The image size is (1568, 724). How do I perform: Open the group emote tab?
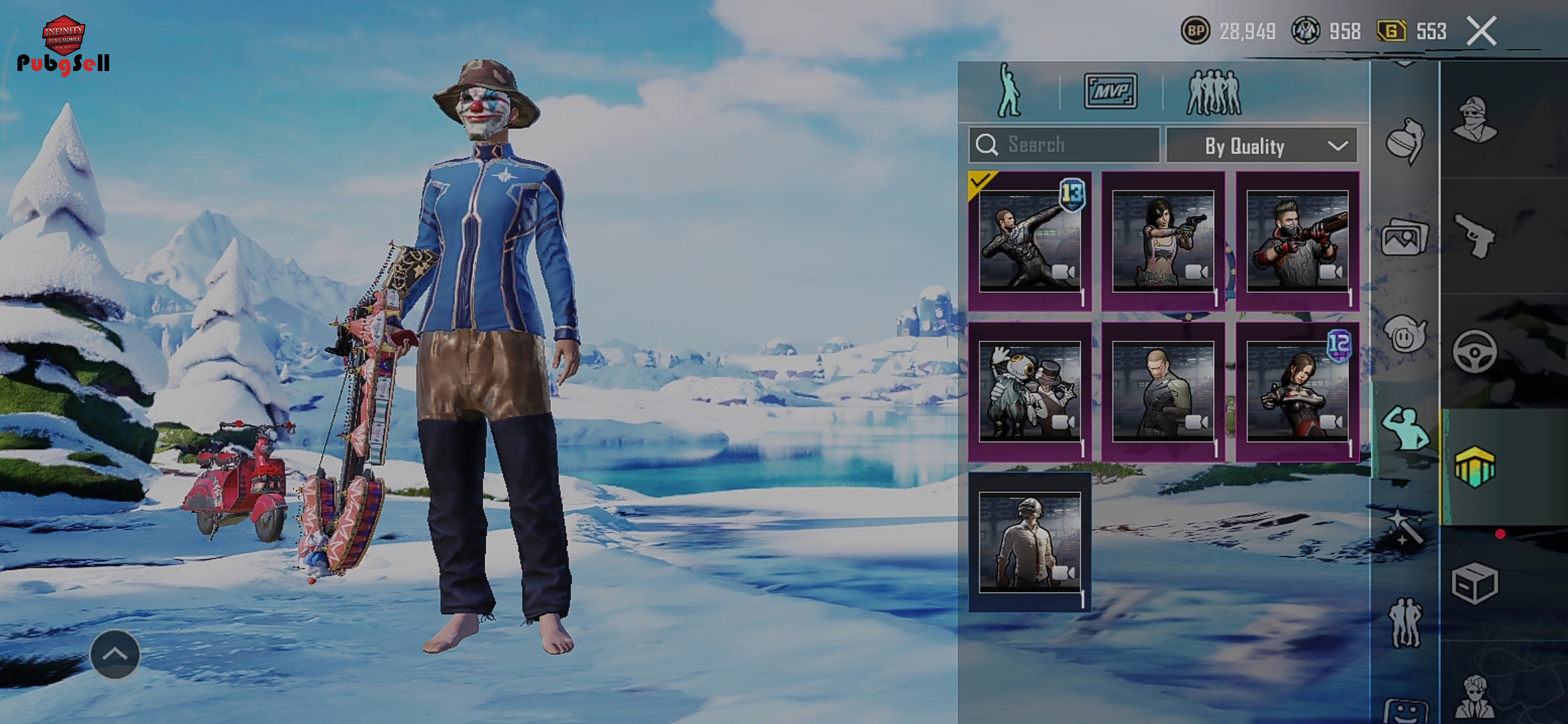point(1214,93)
